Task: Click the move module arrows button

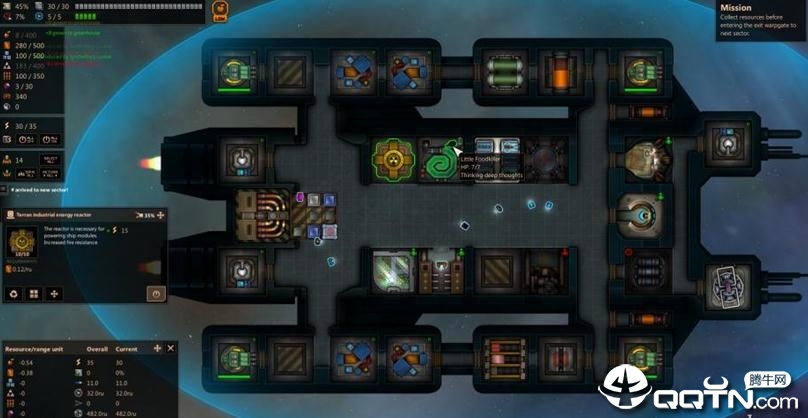Action: [53, 294]
